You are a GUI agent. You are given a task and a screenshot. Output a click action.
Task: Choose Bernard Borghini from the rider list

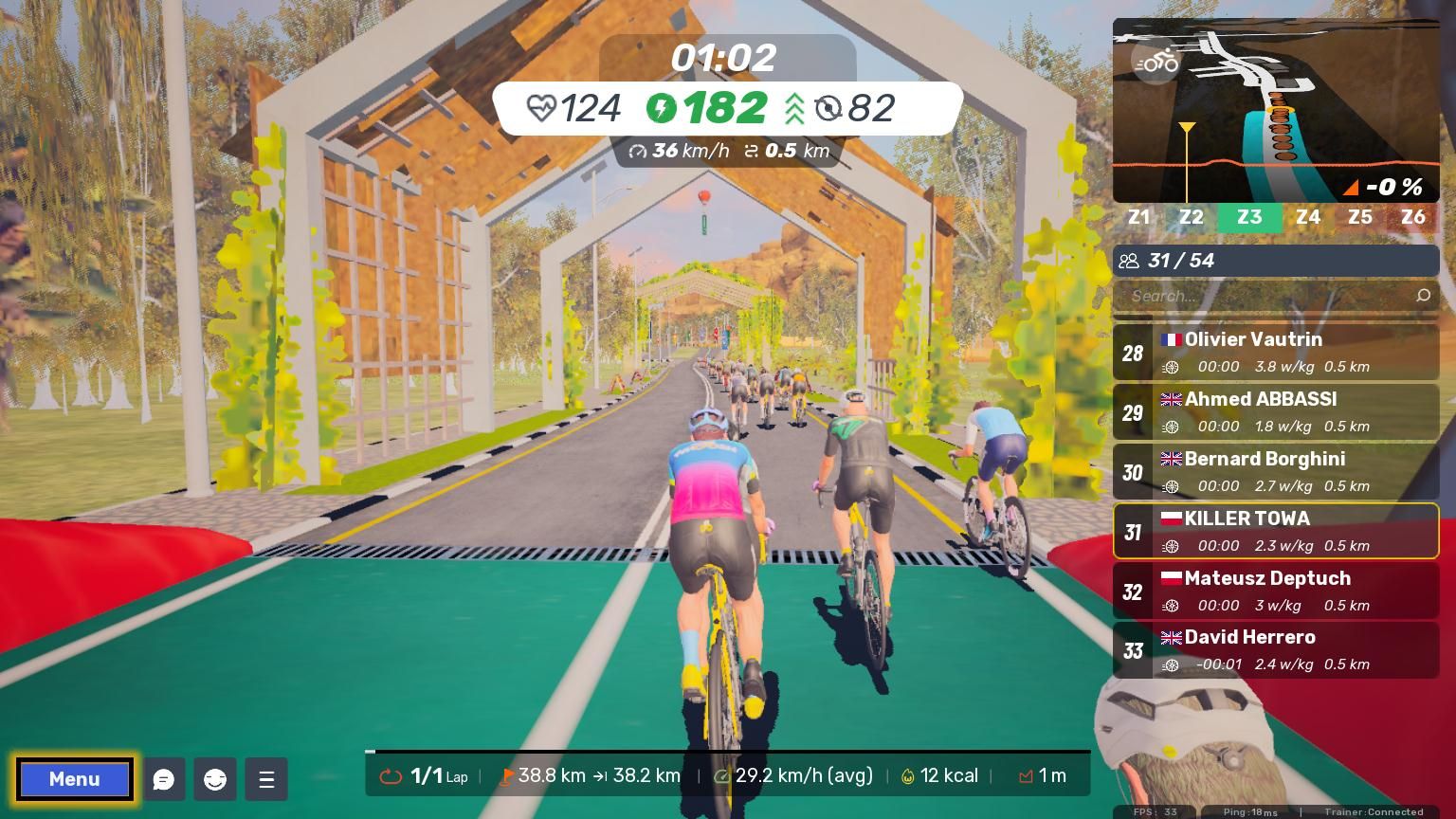coord(1276,471)
